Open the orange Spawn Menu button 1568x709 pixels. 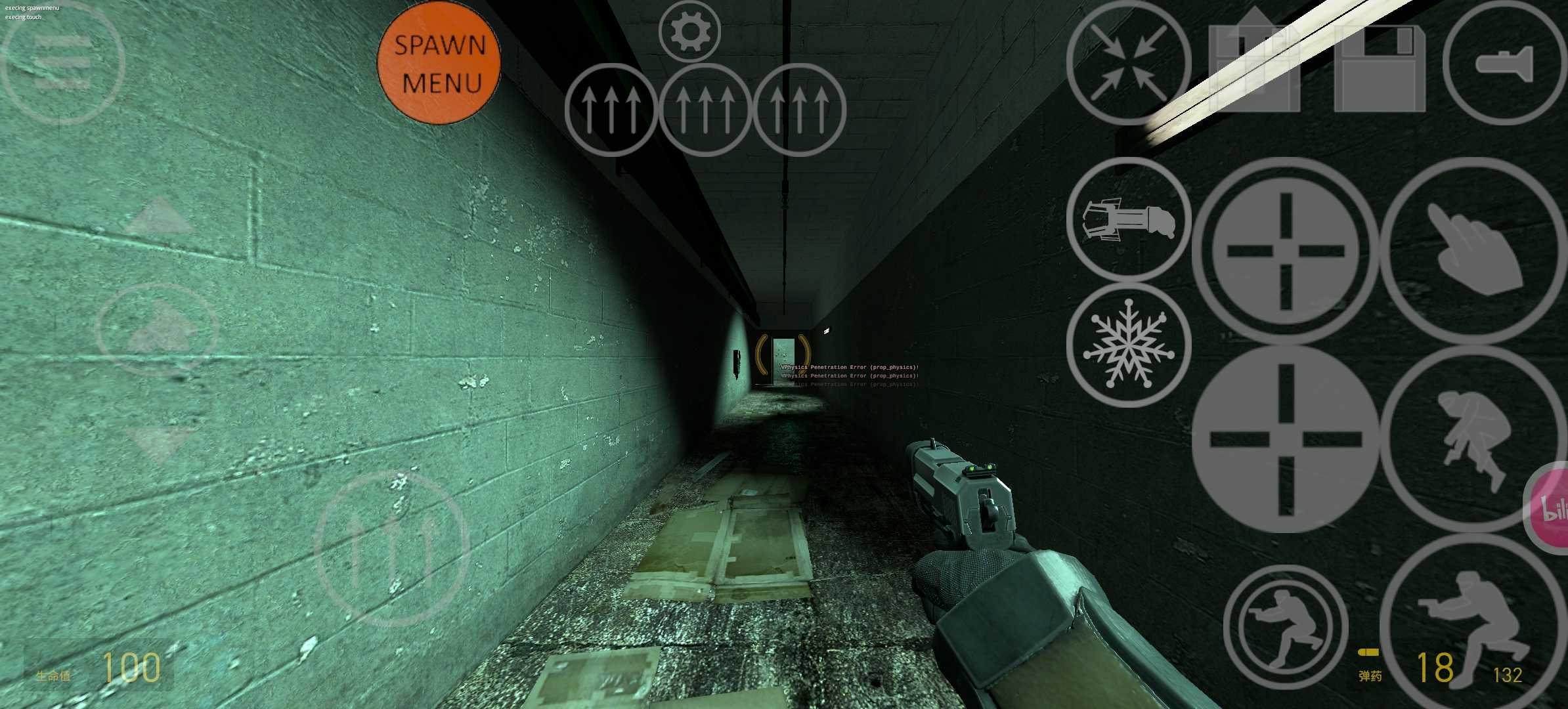tap(439, 64)
